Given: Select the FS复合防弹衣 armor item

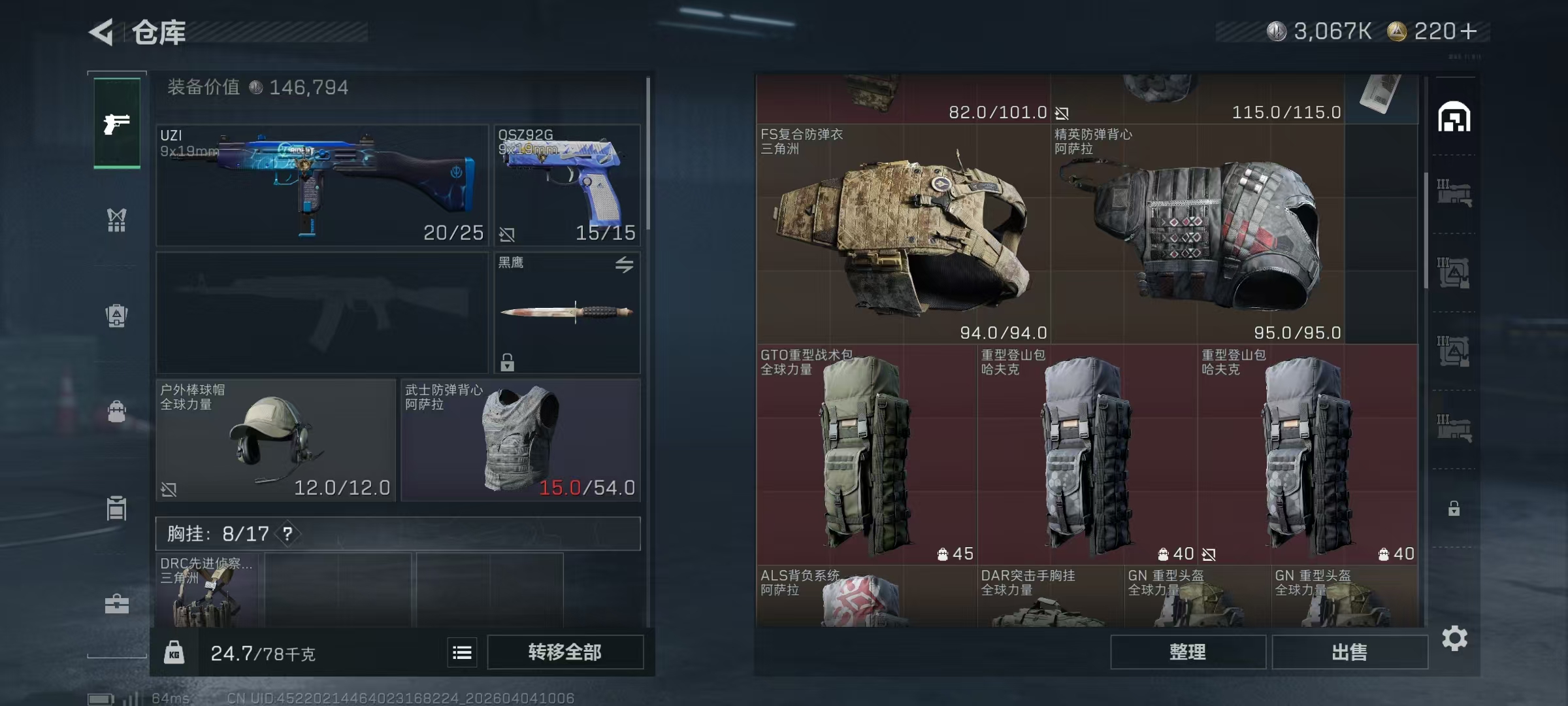Looking at the screenshot, I should (903, 234).
